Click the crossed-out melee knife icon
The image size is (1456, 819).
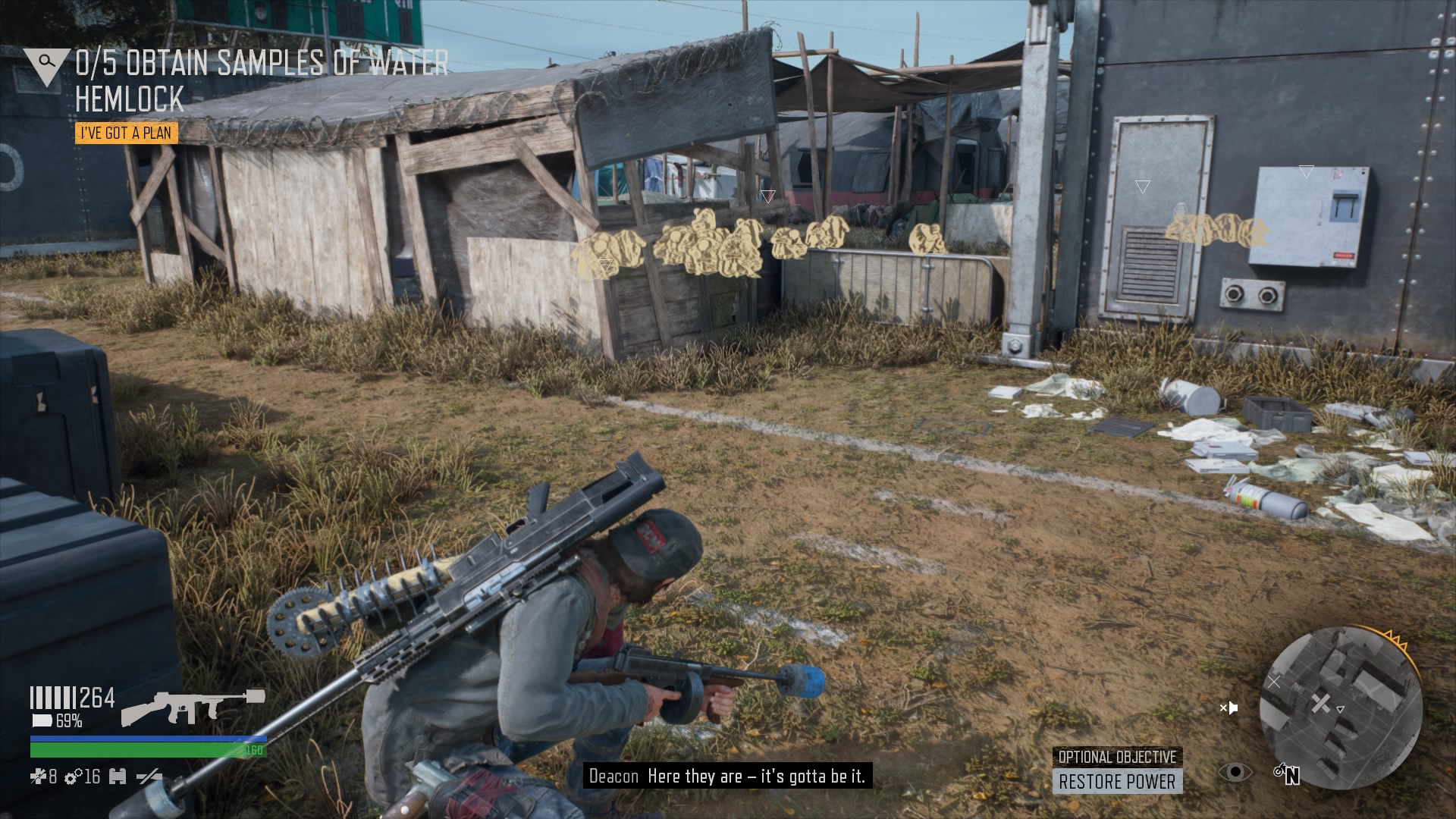click(x=149, y=776)
